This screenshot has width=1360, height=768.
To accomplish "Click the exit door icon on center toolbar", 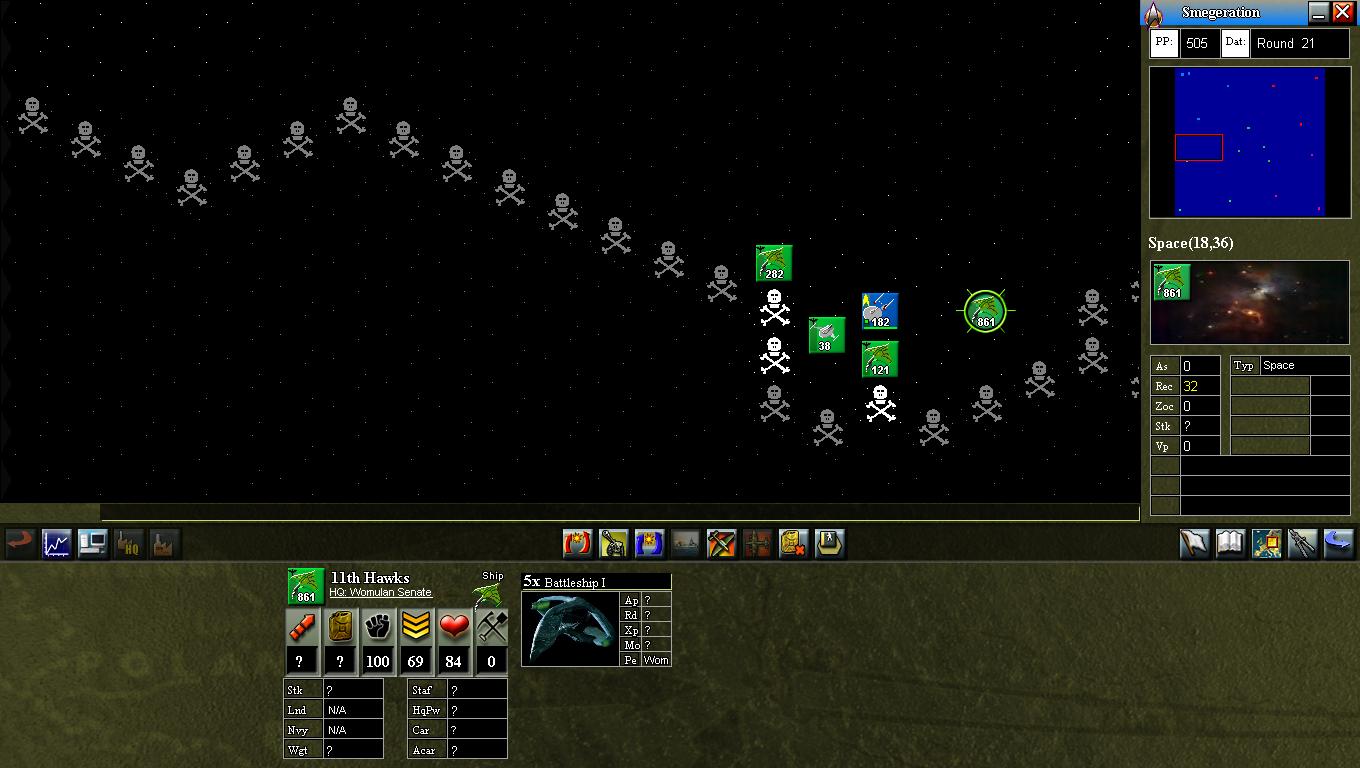I will coord(830,544).
